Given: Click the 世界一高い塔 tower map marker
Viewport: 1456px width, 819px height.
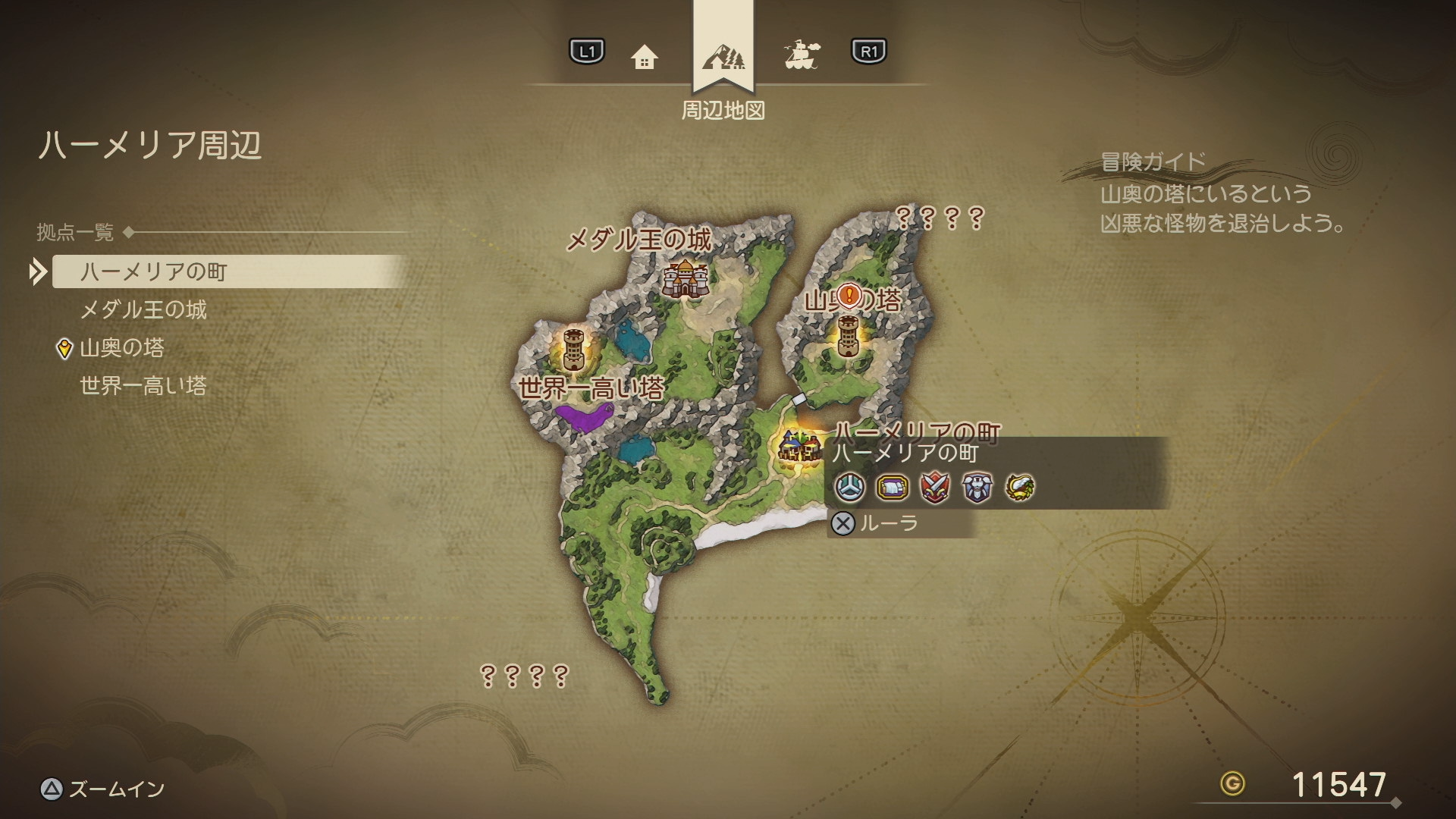Looking at the screenshot, I should (x=574, y=349).
